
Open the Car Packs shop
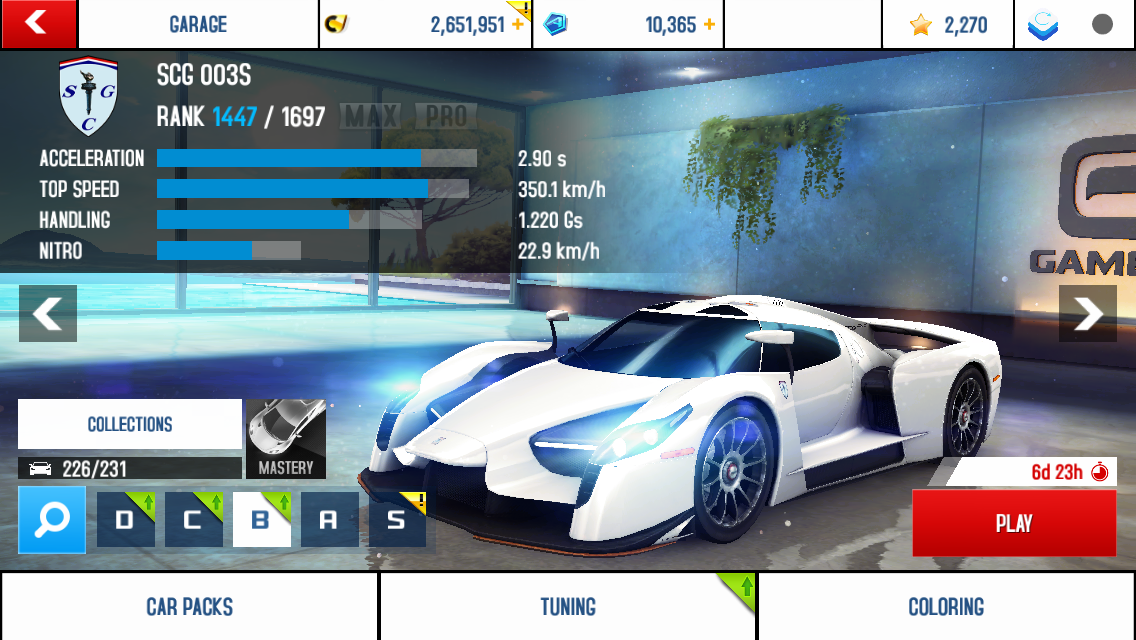[x=189, y=606]
